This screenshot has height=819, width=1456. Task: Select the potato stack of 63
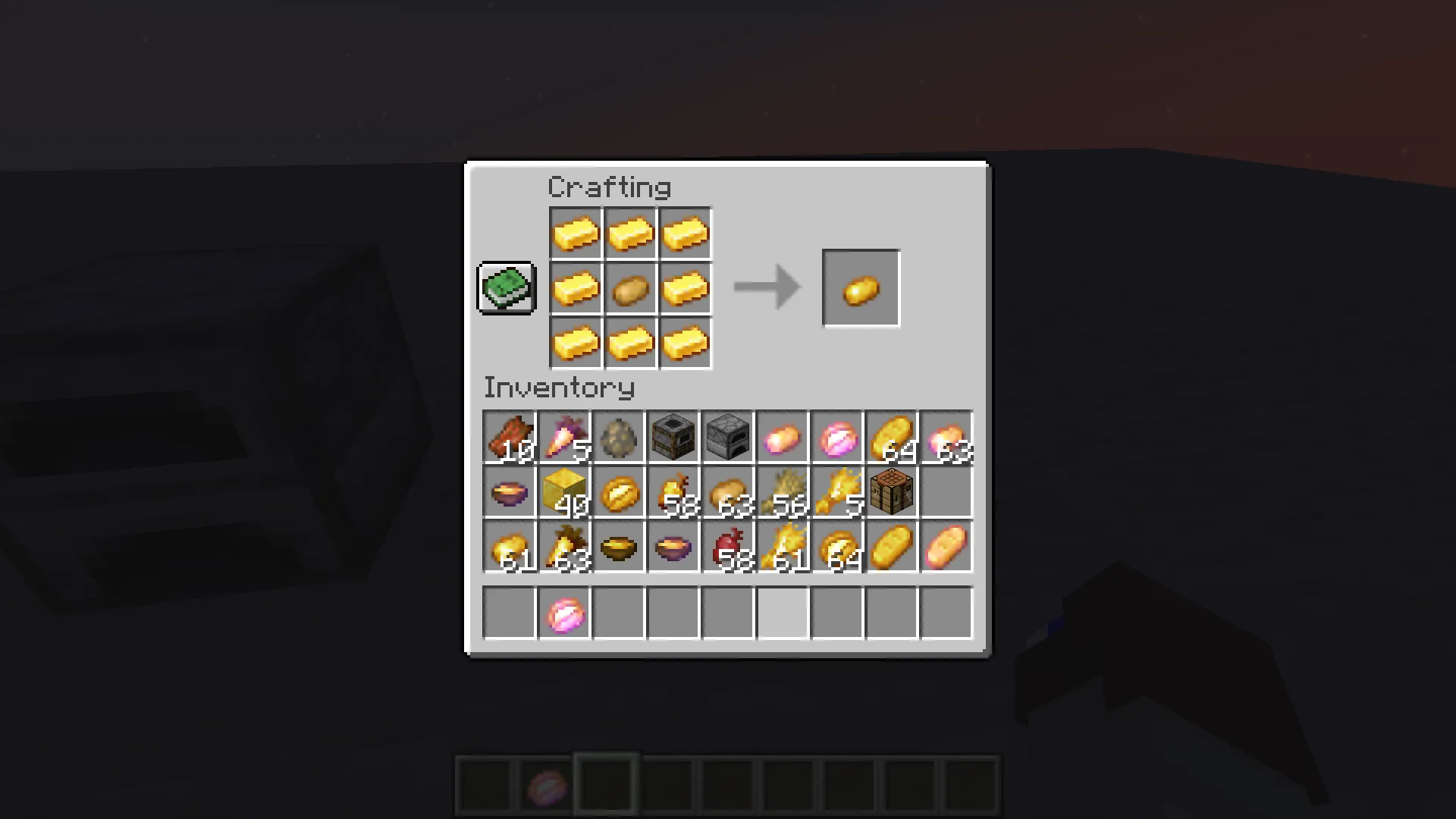[x=728, y=492]
